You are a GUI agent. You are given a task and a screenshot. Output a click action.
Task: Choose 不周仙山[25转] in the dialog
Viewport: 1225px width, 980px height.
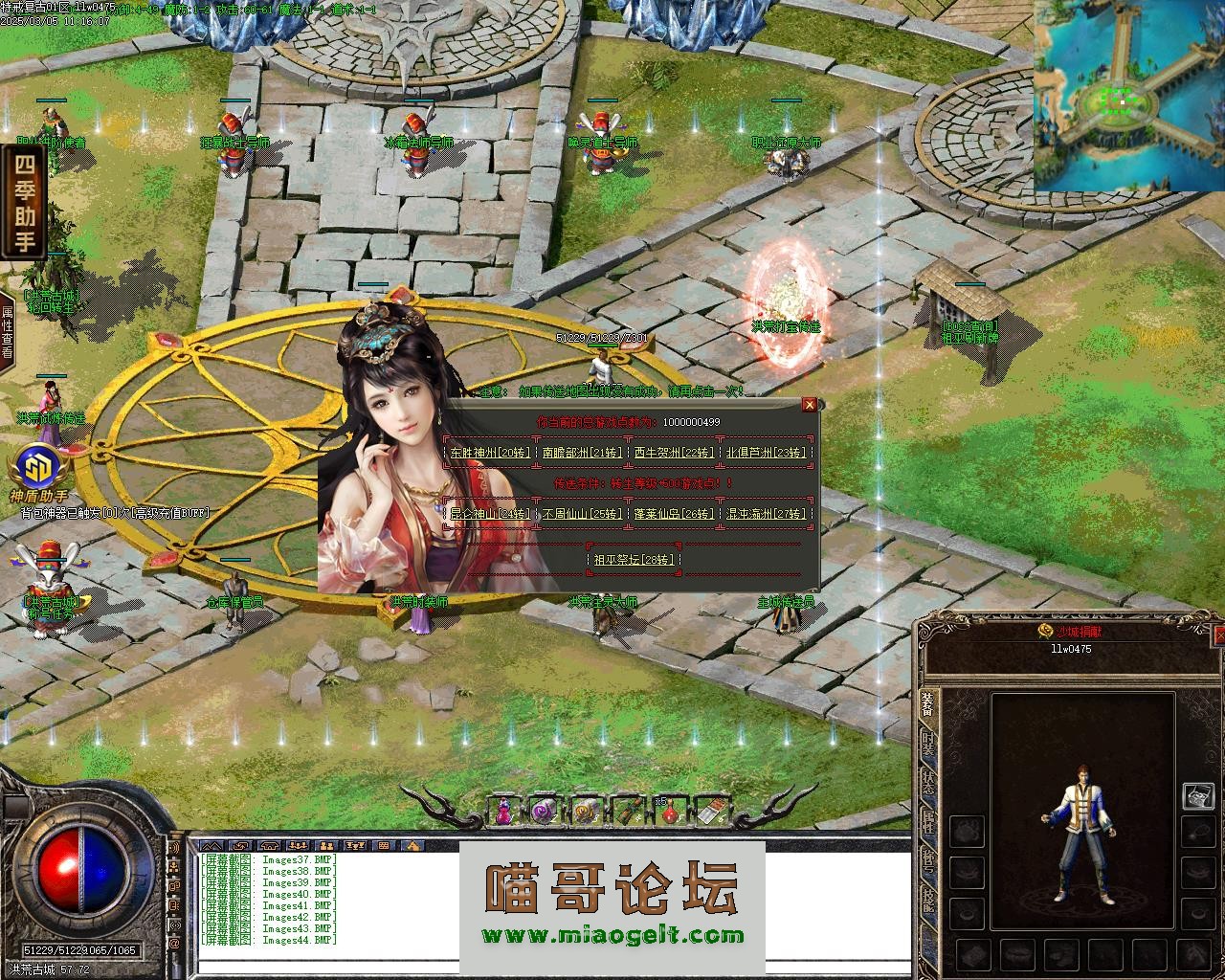581,514
